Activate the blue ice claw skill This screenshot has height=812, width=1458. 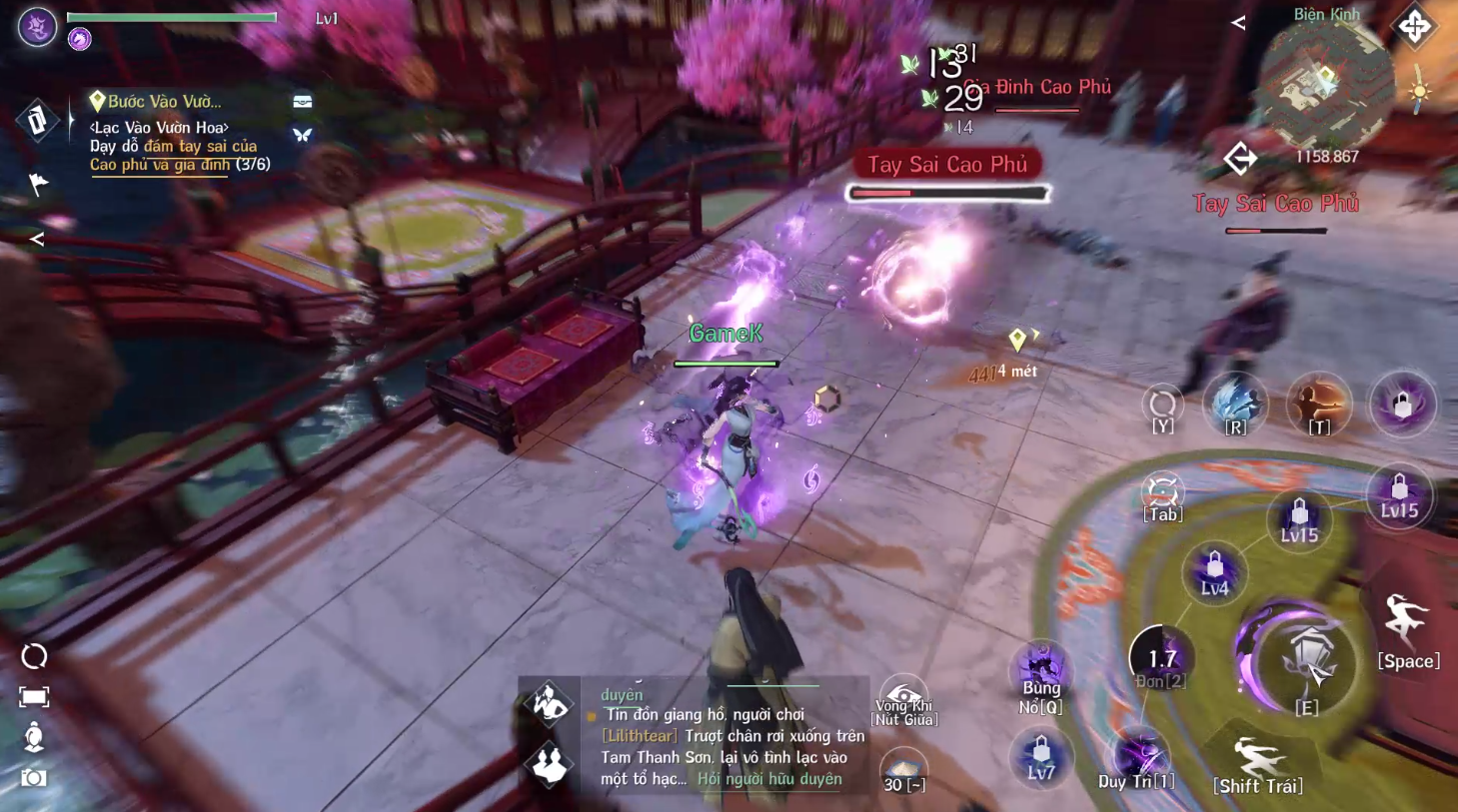click(x=1235, y=404)
